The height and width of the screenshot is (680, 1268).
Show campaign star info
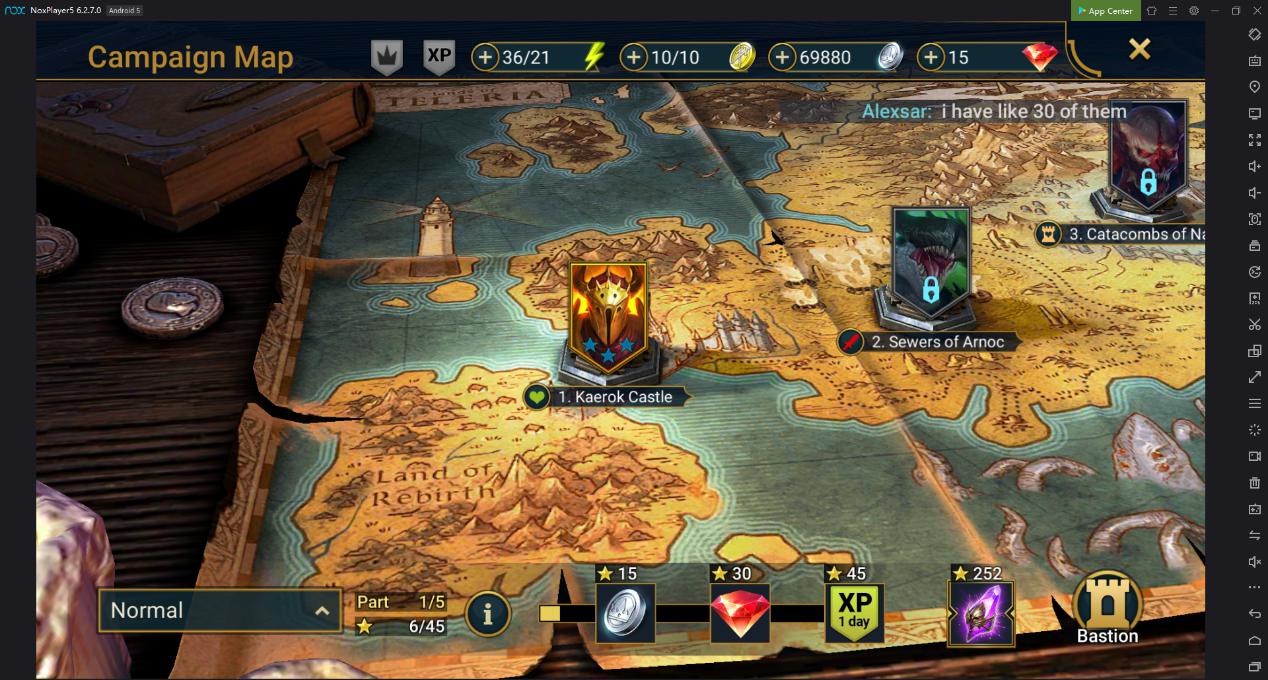488,614
